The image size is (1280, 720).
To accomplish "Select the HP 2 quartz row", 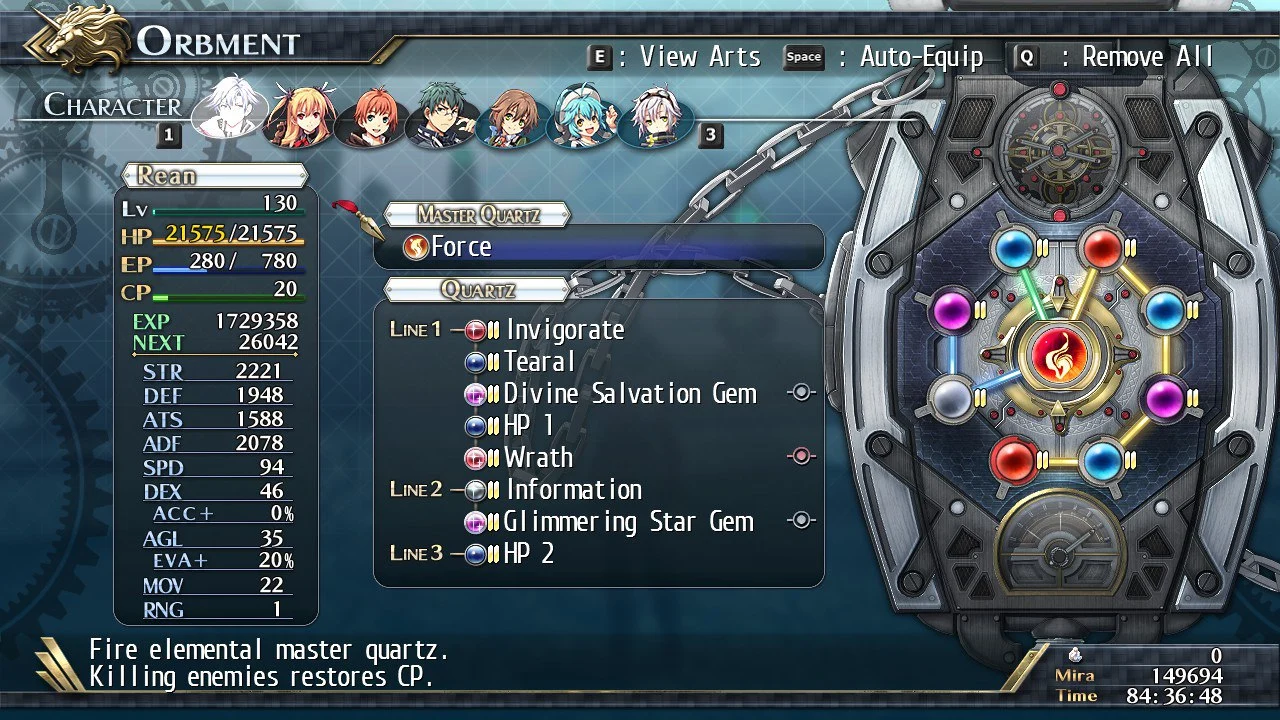I will pos(529,554).
